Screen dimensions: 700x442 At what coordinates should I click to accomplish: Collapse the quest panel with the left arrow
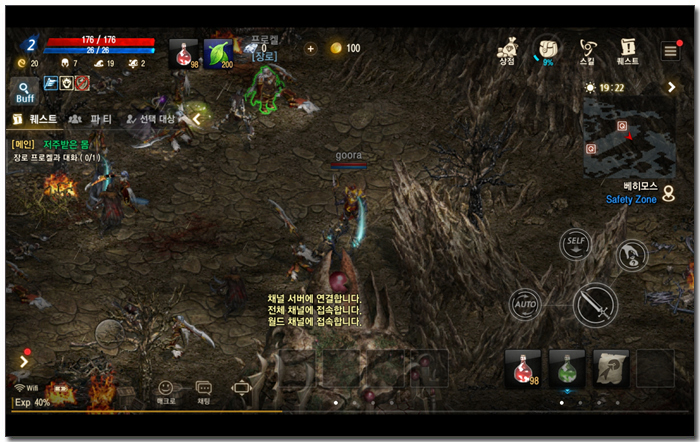(197, 119)
